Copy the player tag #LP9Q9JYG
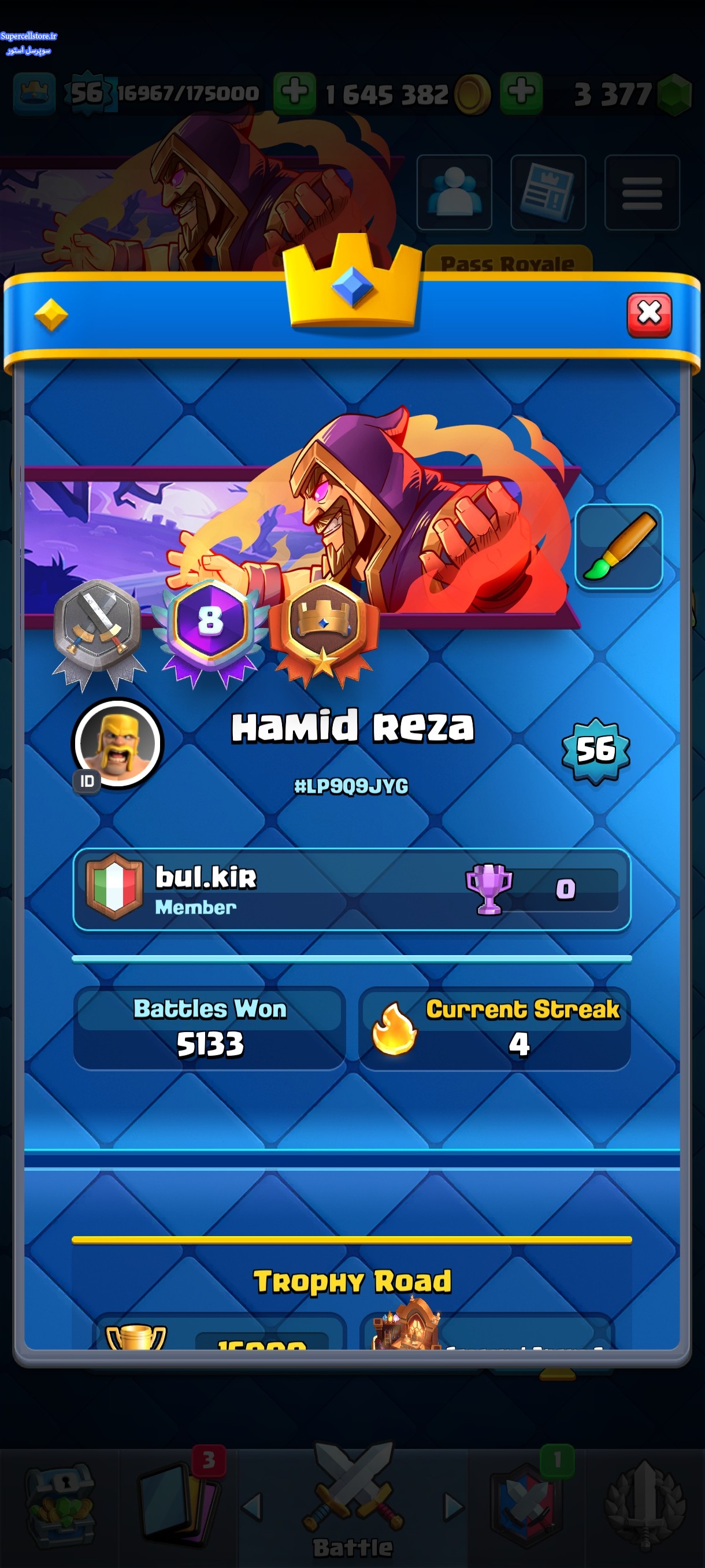Image resolution: width=705 pixels, height=1568 pixels. (351, 786)
